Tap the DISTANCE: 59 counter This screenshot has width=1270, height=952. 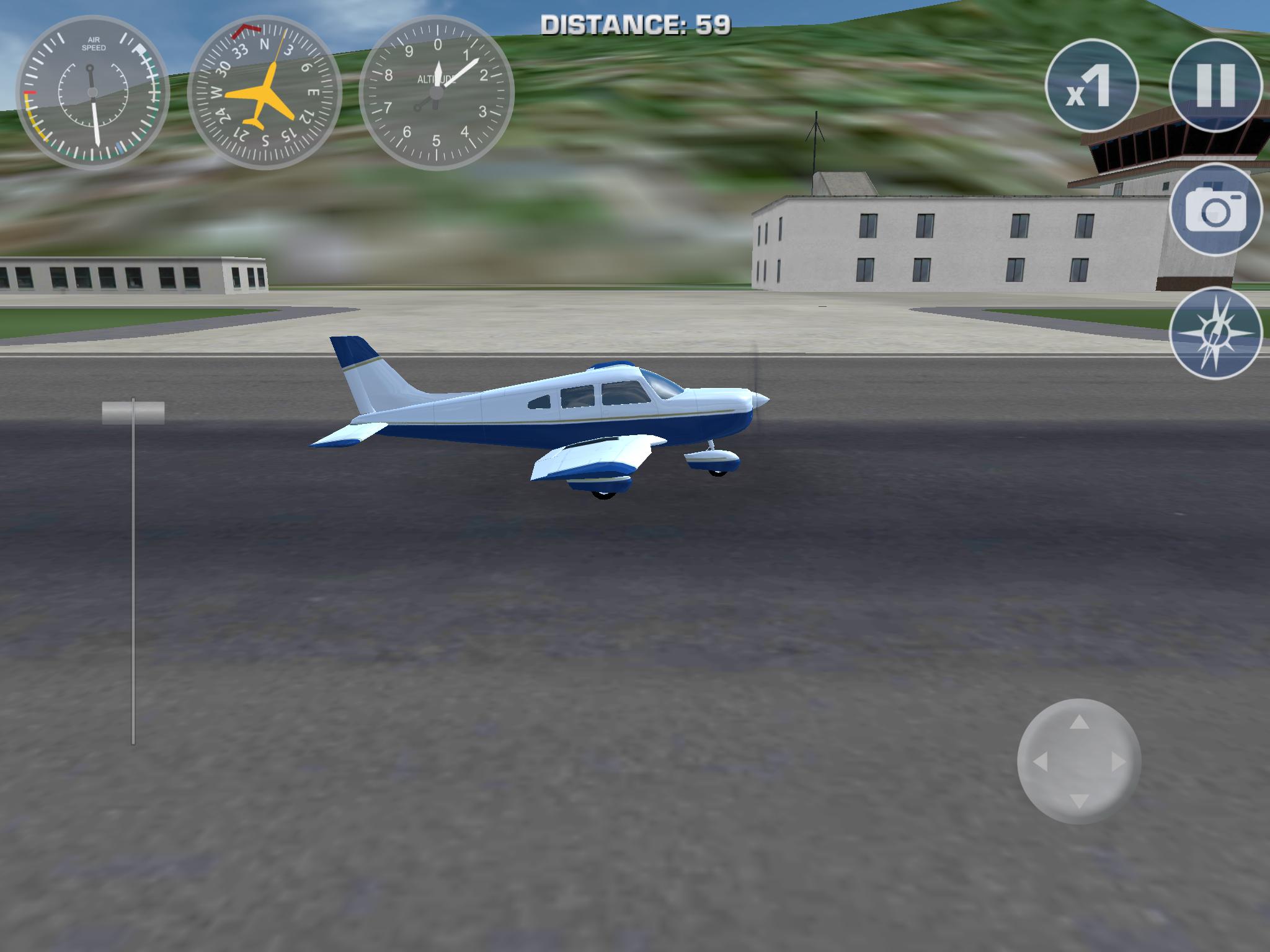click(x=634, y=22)
